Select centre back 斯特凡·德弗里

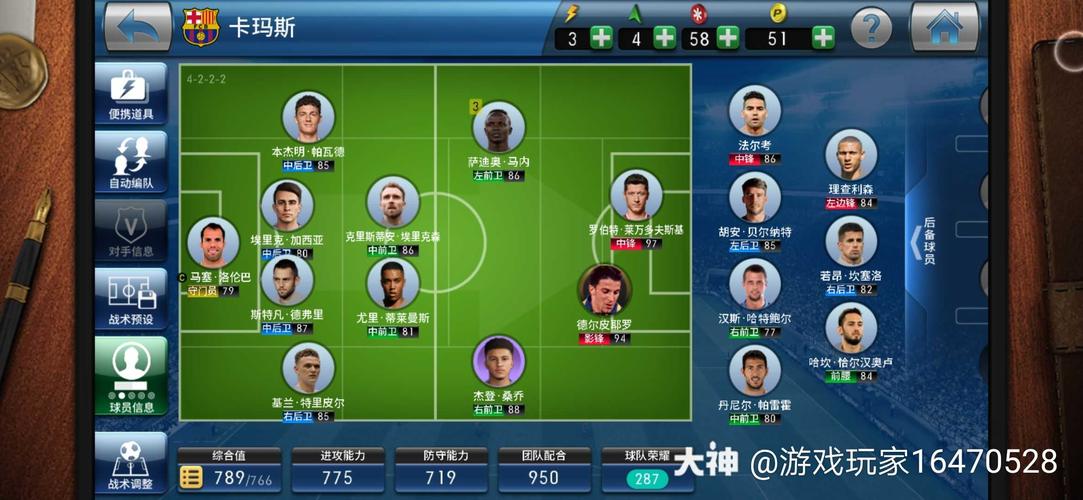tap(287, 279)
